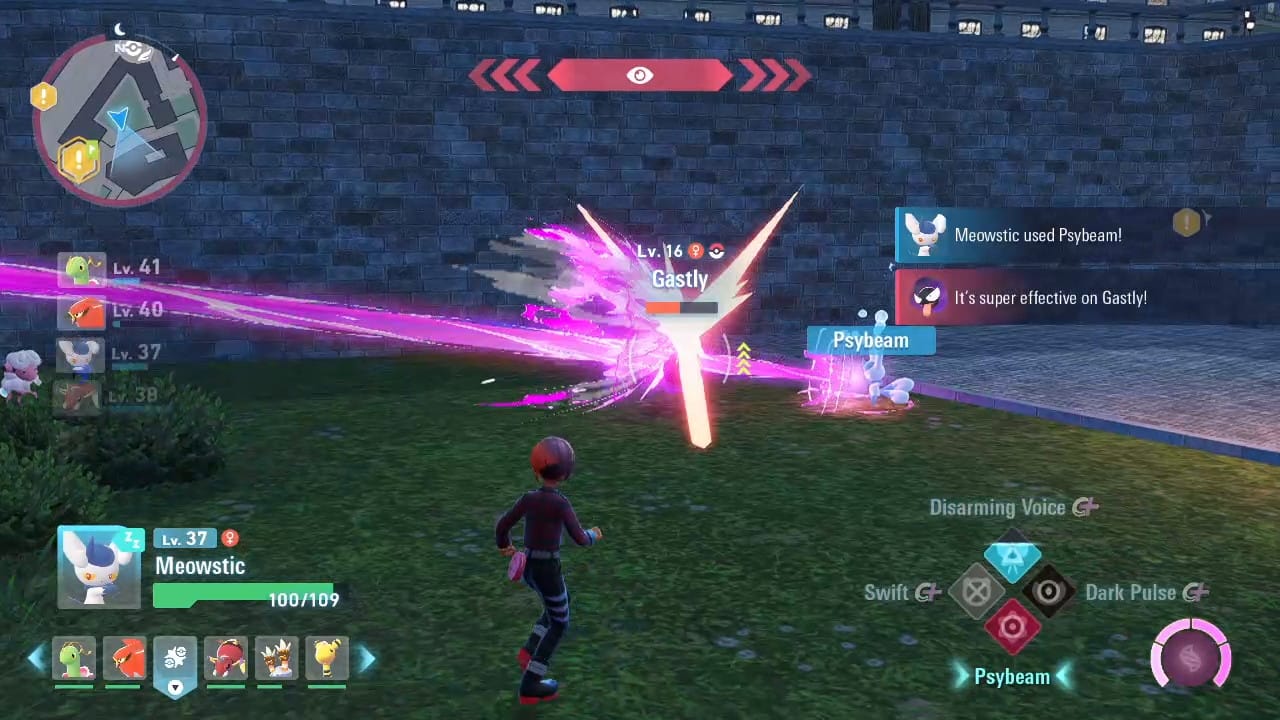Select the Swift skill icon
Screen dimensions: 1280x720
click(976, 591)
